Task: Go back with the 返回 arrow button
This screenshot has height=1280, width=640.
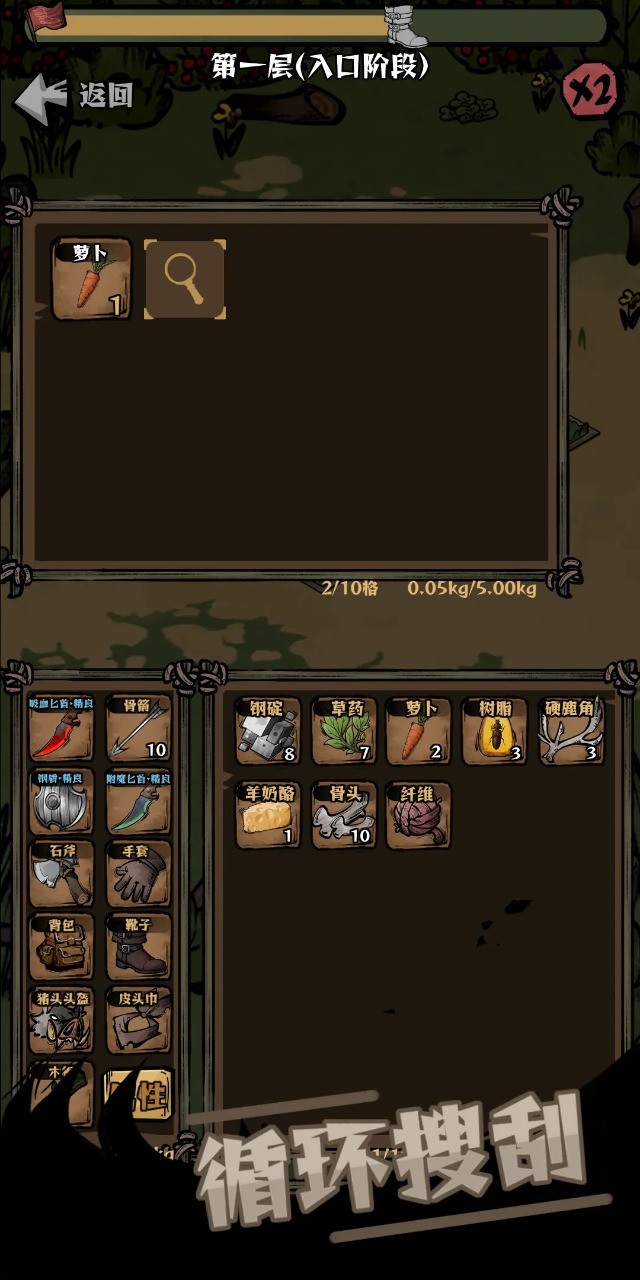Action: coord(72,95)
